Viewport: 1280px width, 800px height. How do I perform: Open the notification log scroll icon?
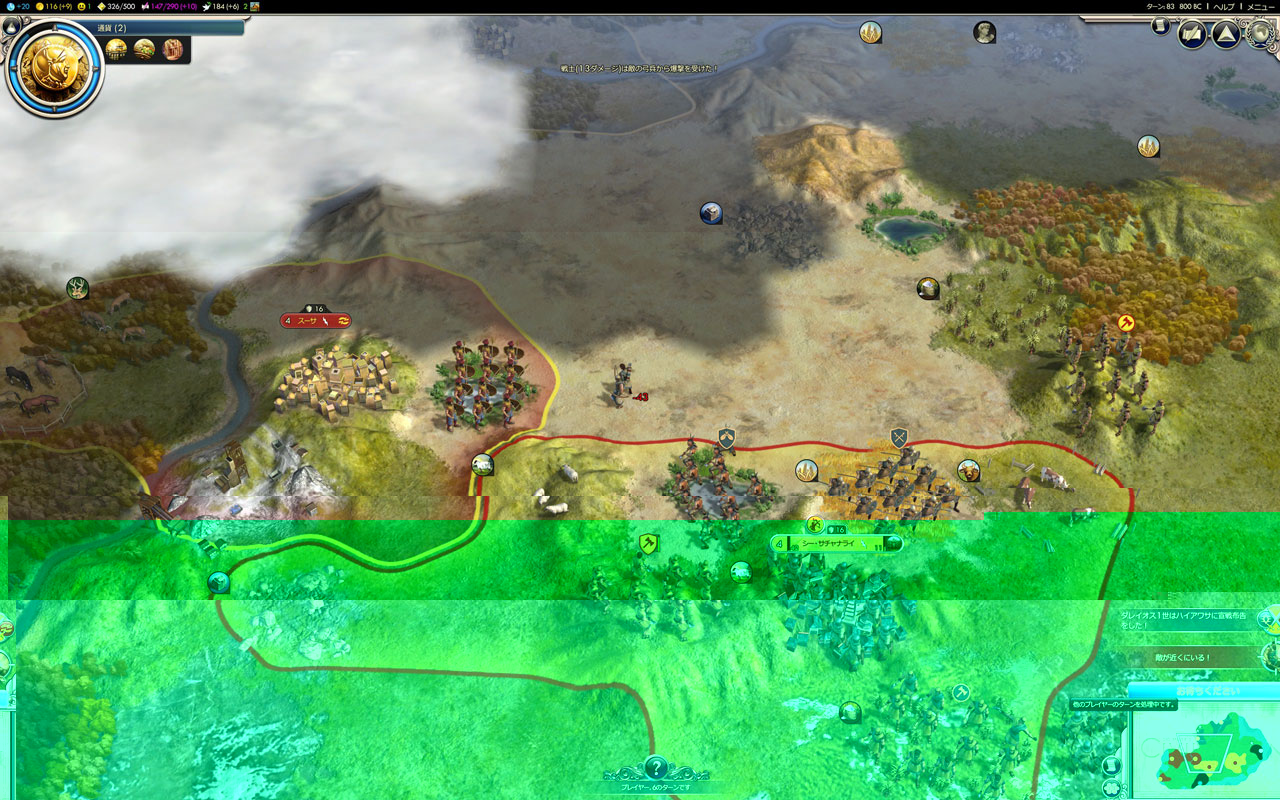[1161, 25]
